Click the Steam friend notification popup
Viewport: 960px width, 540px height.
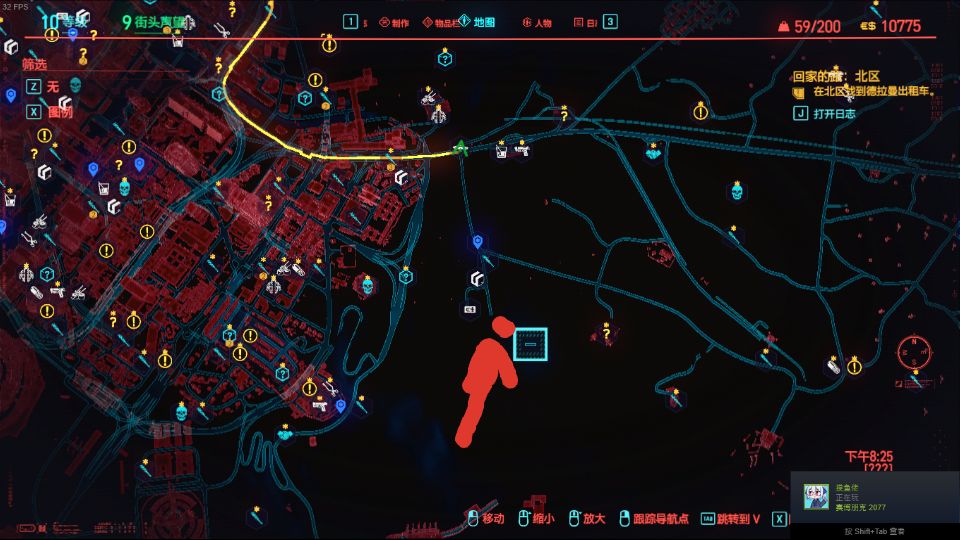point(874,497)
